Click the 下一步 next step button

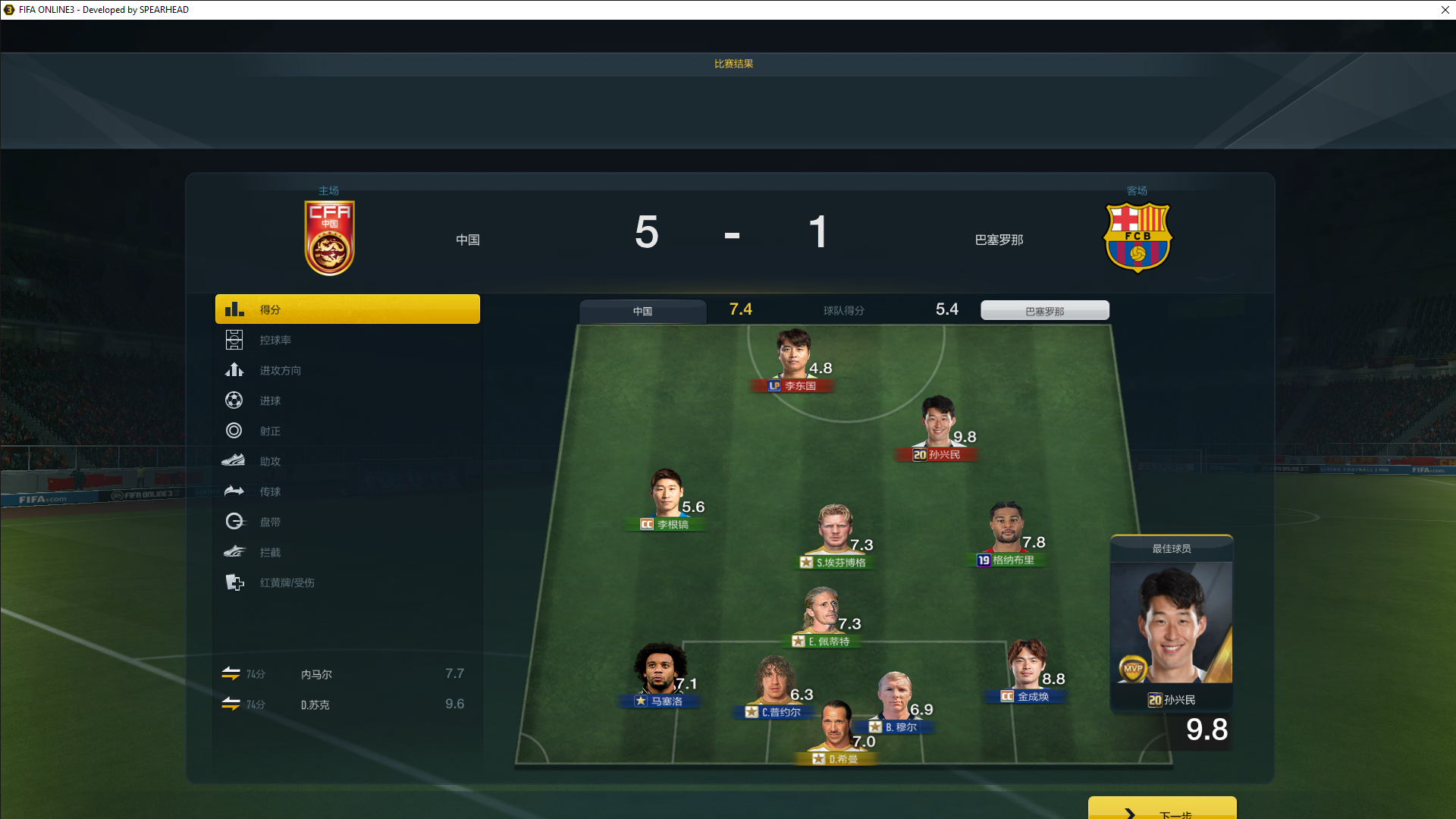[1162, 810]
